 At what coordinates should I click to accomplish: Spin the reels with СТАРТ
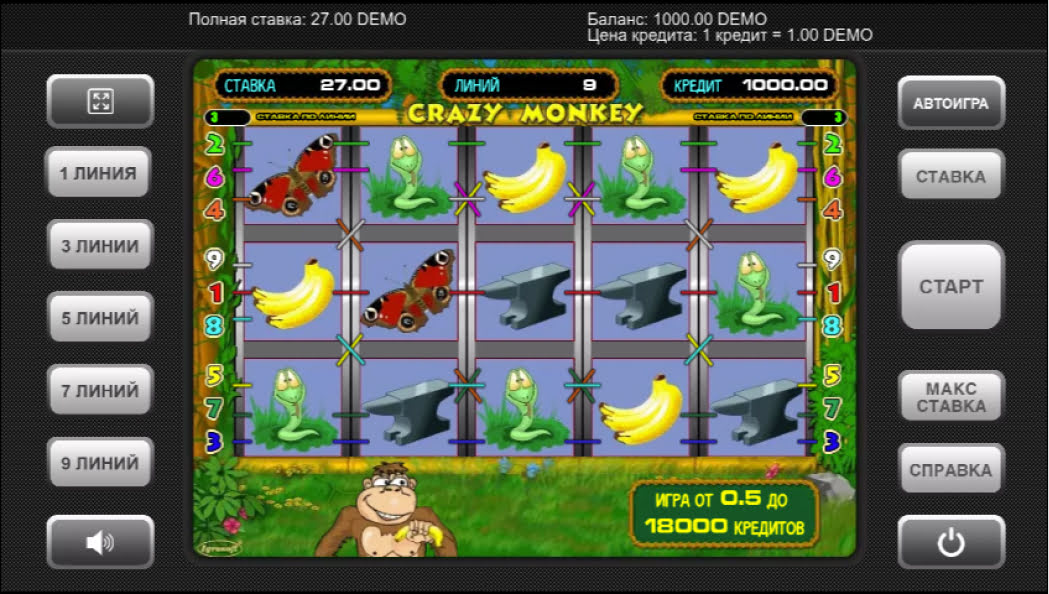[950, 286]
